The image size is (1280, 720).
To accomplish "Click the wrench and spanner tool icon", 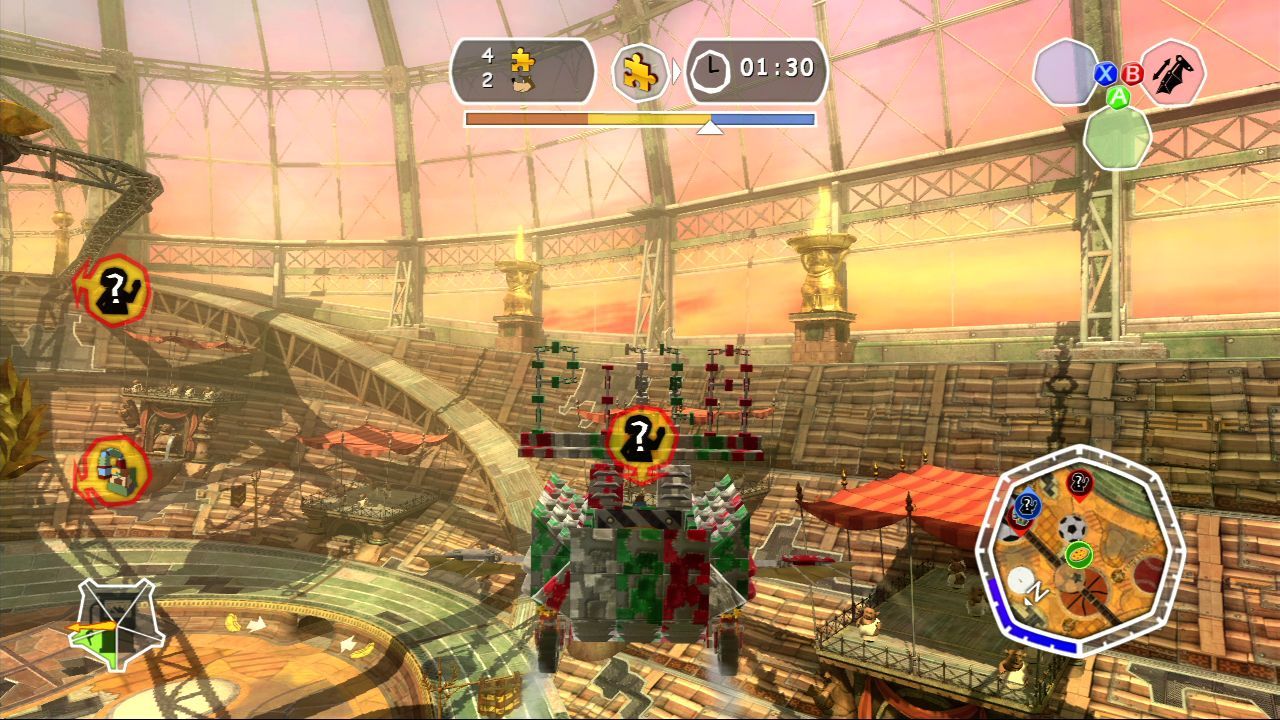I will 1172,73.
